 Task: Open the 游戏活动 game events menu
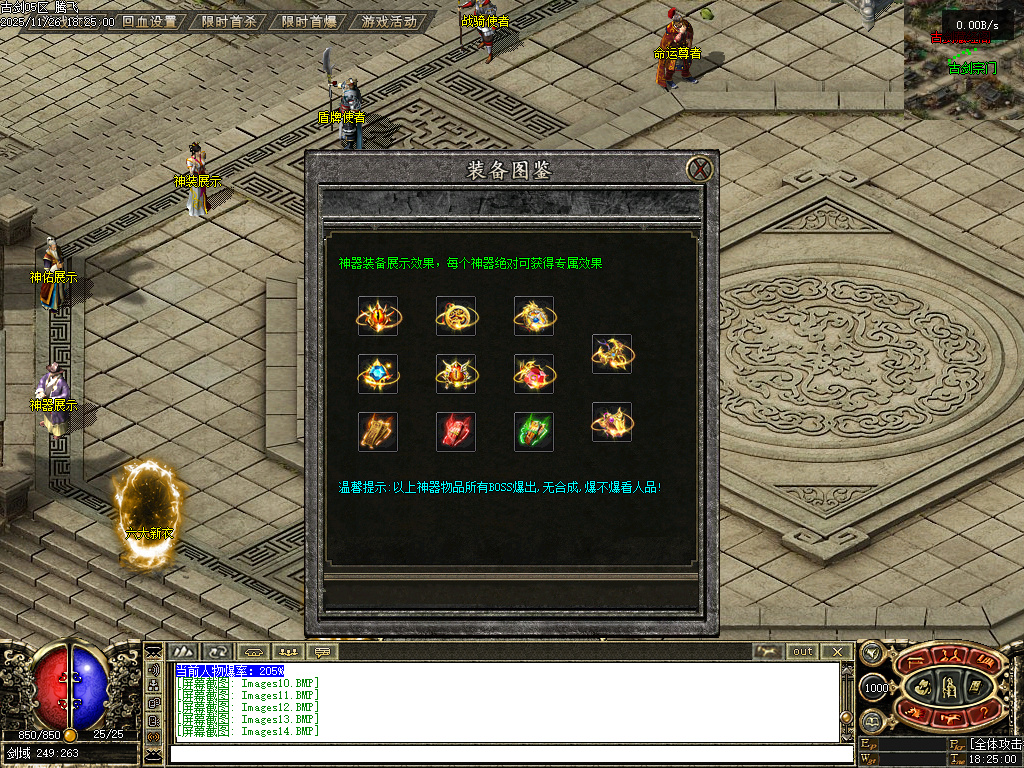coord(390,21)
